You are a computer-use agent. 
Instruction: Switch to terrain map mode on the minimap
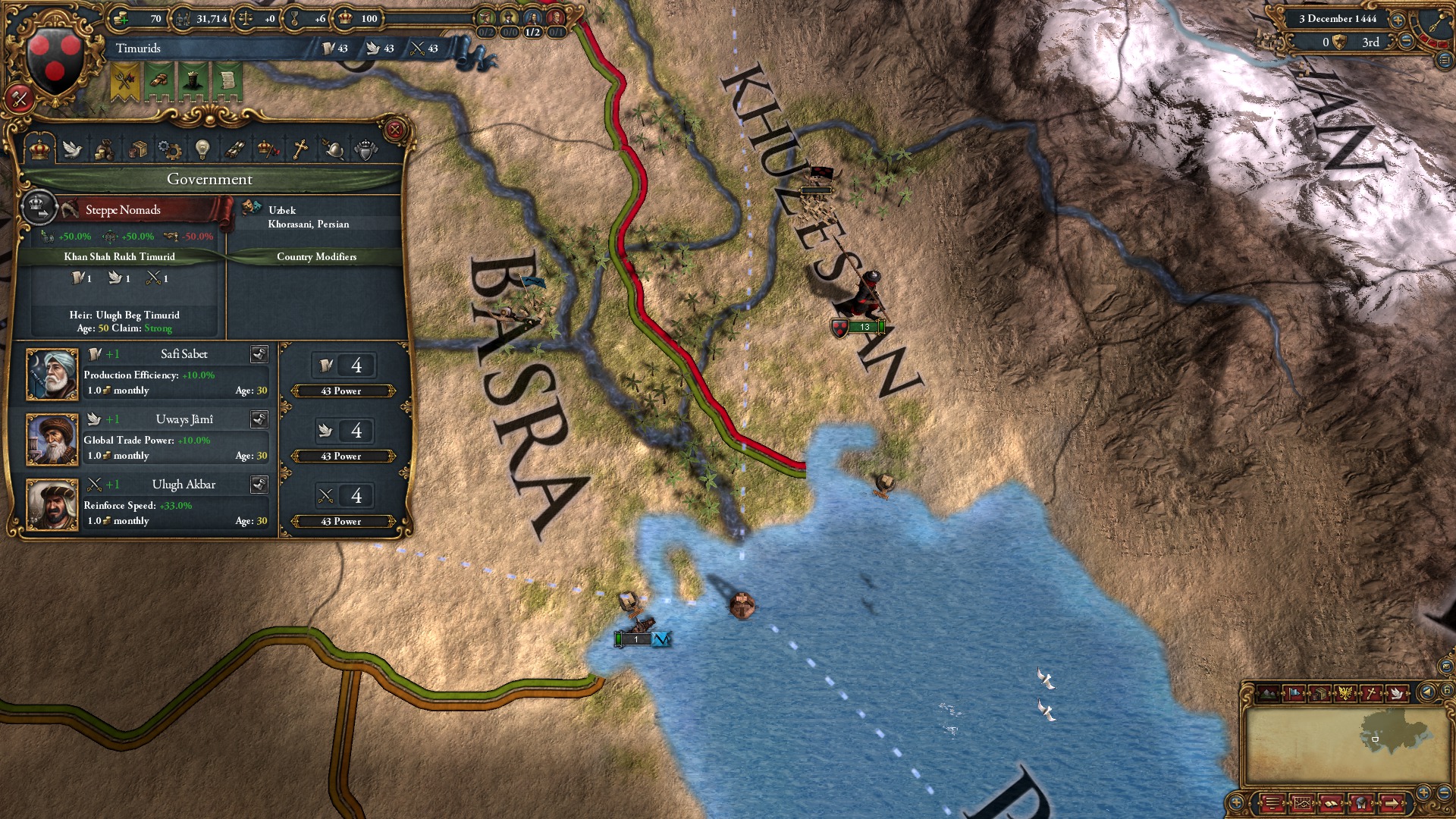(1268, 693)
